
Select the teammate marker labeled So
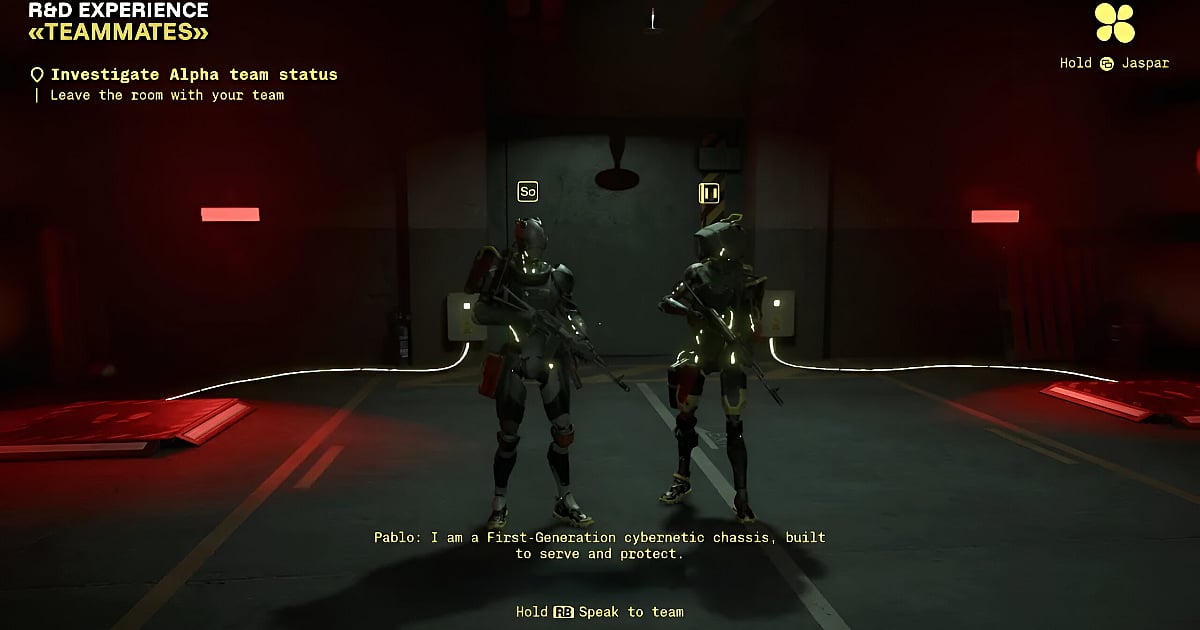(x=527, y=191)
